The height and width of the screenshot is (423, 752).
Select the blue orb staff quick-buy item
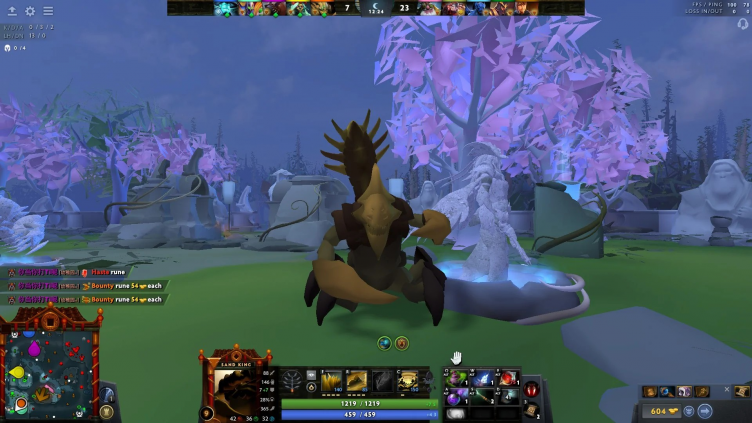click(x=666, y=391)
